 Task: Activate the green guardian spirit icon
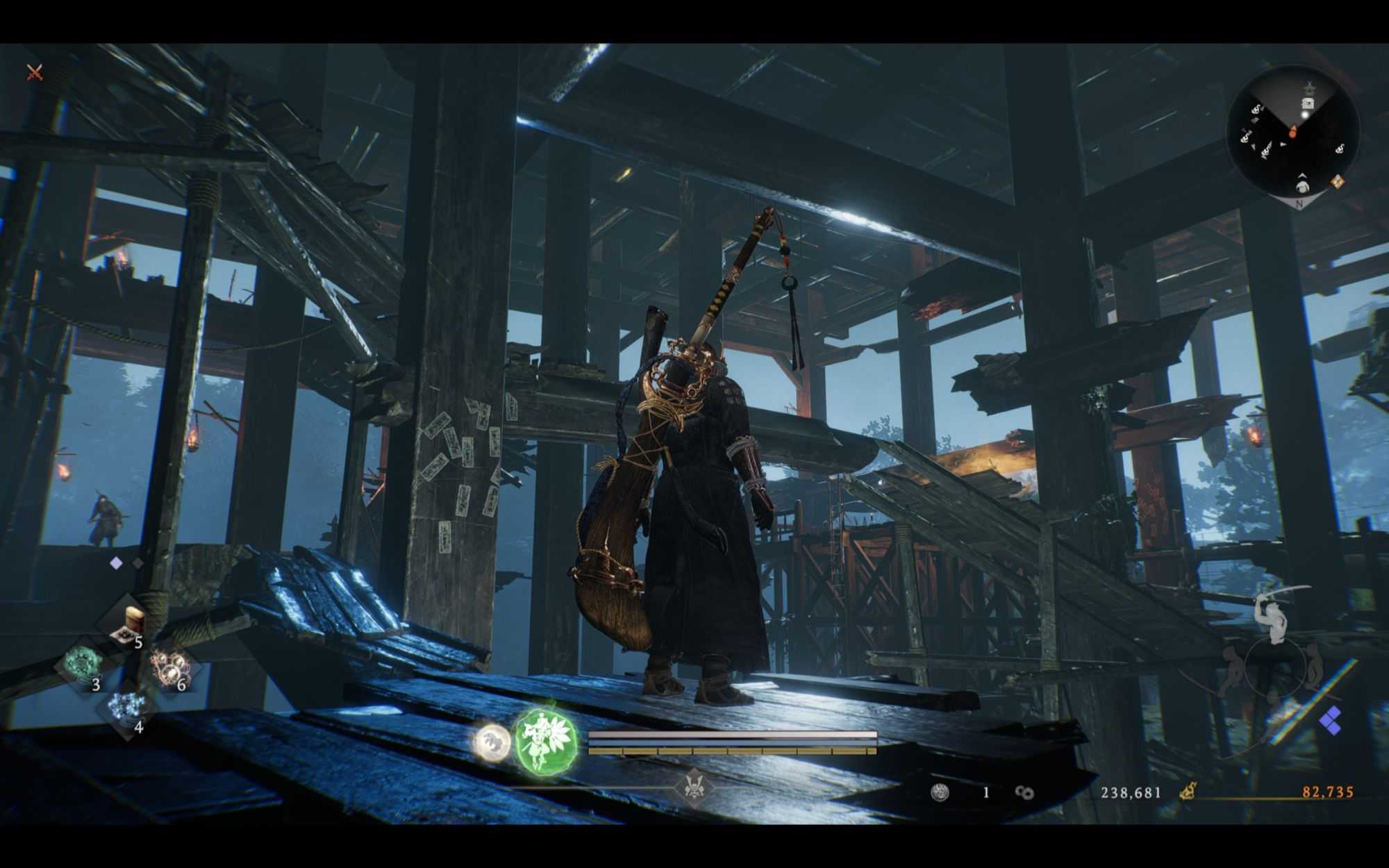pyautogui.click(x=546, y=741)
